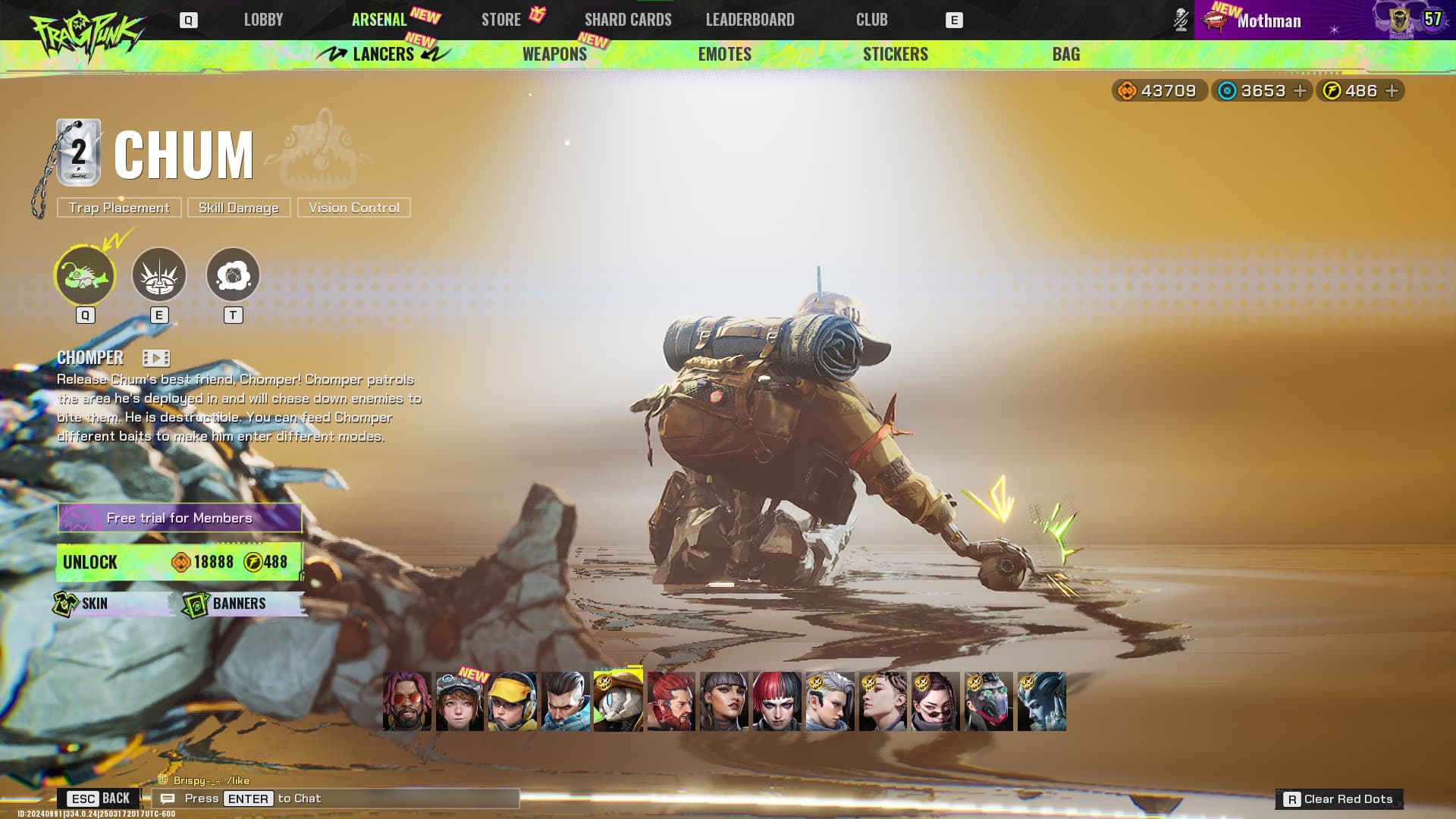The image size is (1456, 819).
Task: Open the Bag sub-tab
Action: (1065, 54)
